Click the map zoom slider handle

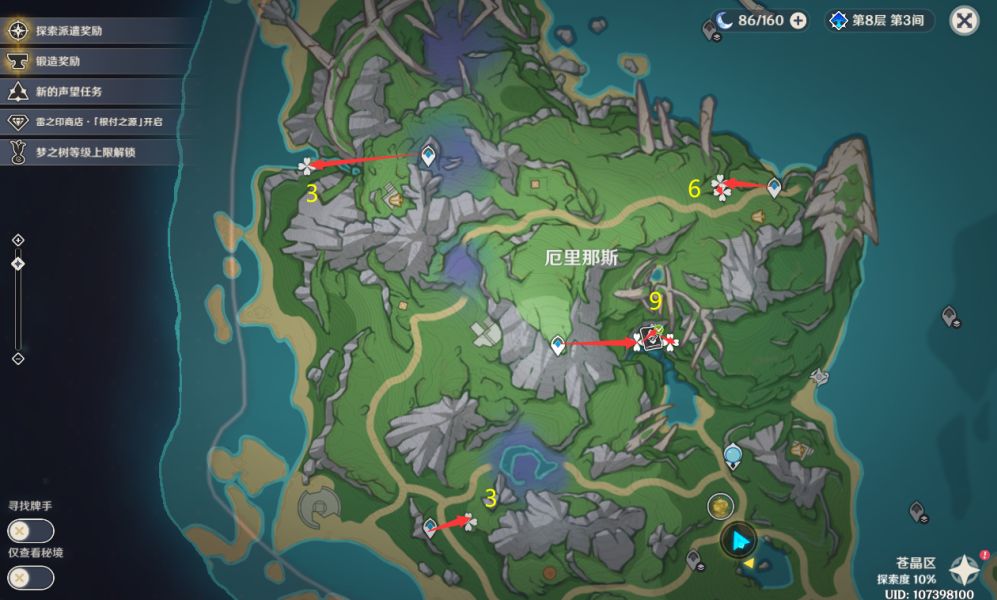coord(18,263)
